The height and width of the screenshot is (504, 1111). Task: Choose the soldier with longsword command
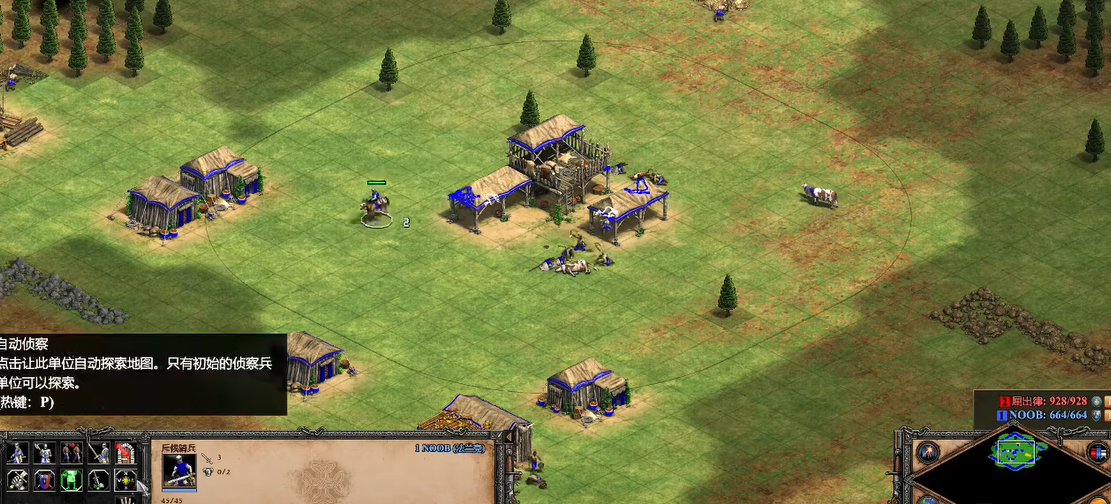(98, 453)
